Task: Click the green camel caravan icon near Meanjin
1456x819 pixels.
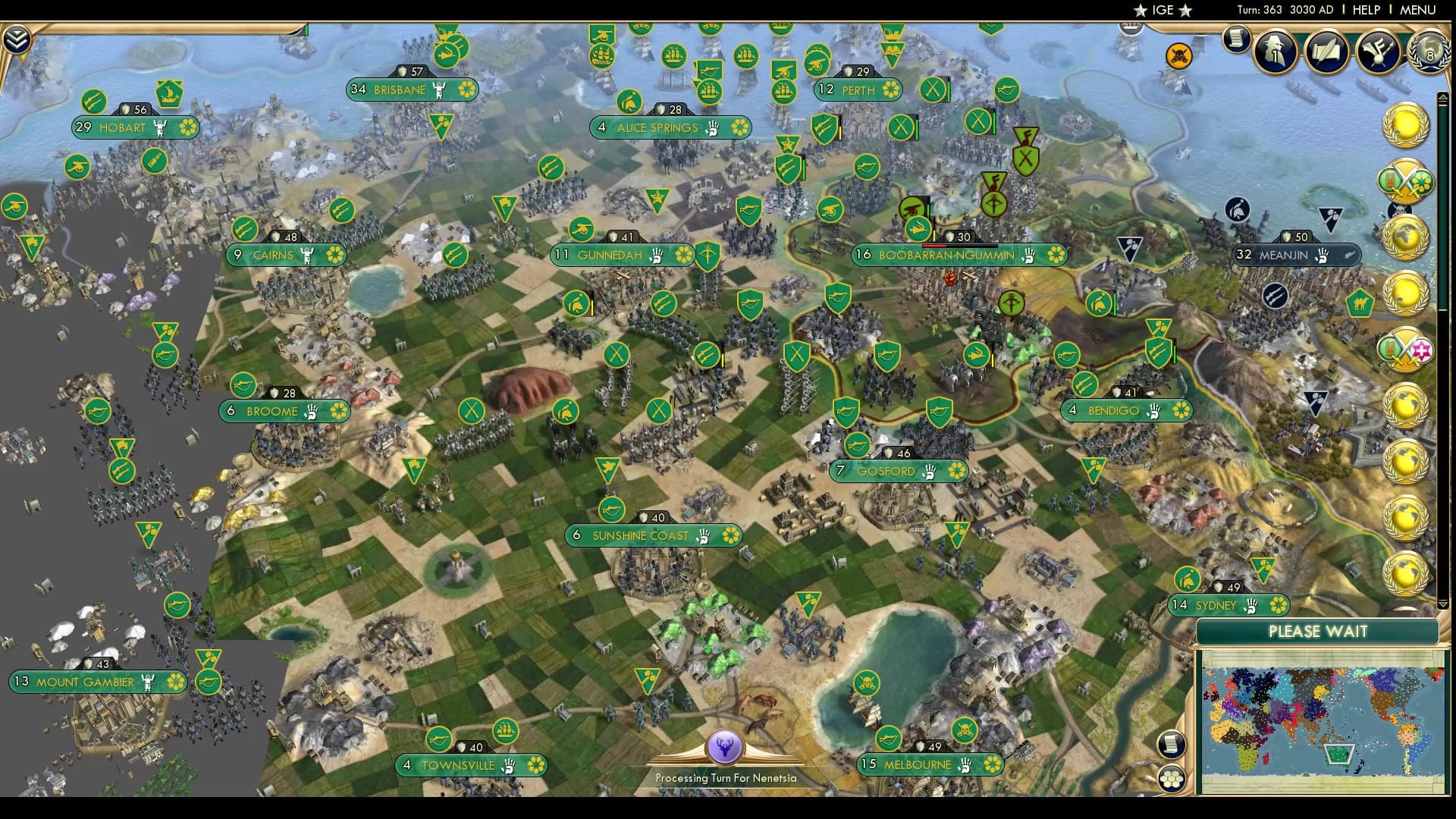Action: pyautogui.click(x=1360, y=303)
